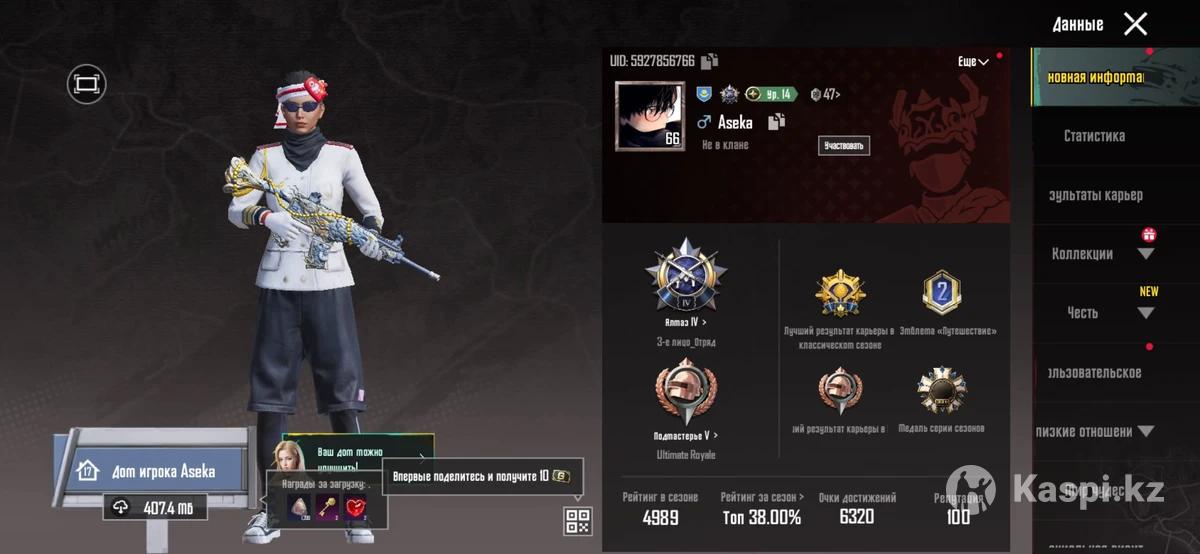This screenshot has height=554, width=1200.
Task: Open the Эмблема «Путешествие» badge
Action: pyautogui.click(x=940, y=294)
